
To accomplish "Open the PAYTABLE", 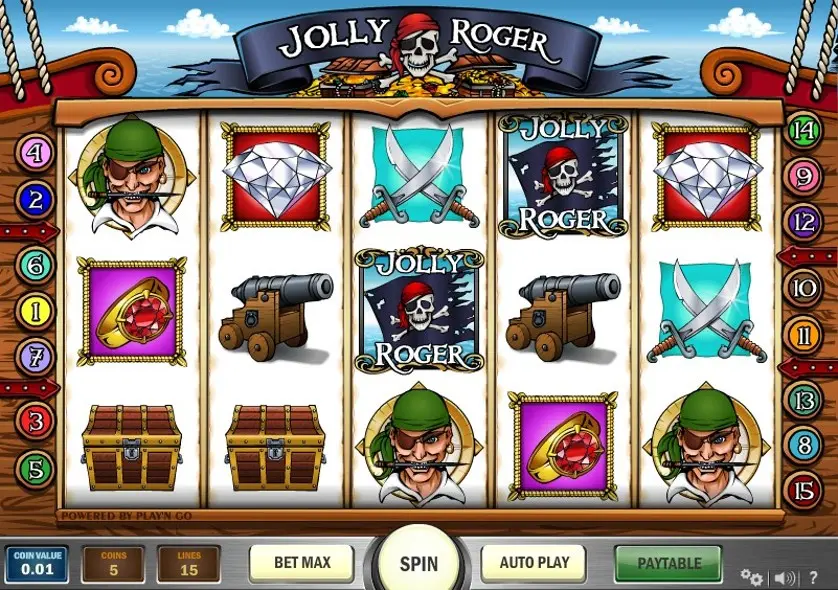I will point(669,563).
